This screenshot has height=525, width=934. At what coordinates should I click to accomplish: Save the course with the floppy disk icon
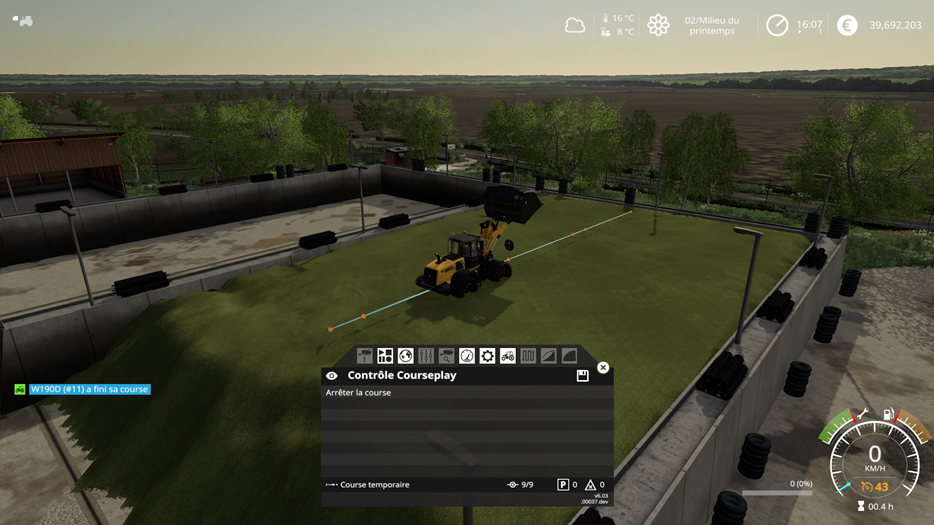(582, 376)
